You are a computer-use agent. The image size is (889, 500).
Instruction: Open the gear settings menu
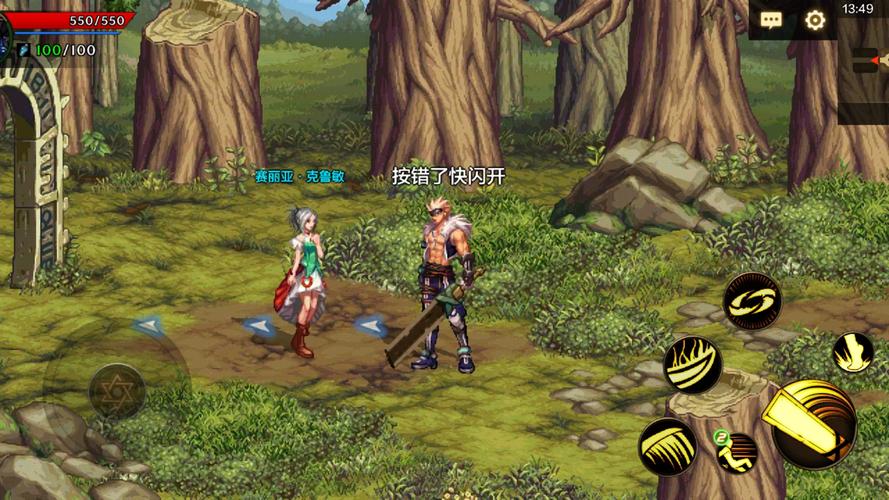coord(815,20)
